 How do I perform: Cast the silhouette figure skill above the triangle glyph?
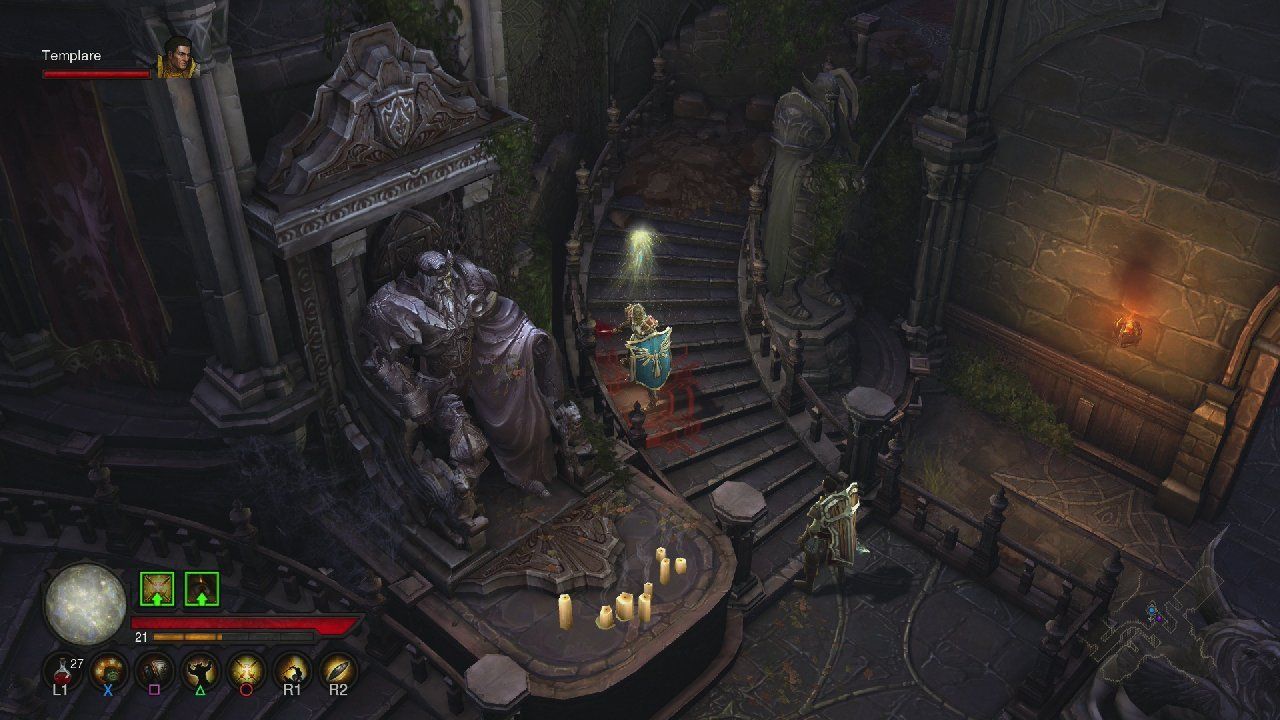point(201,670)
